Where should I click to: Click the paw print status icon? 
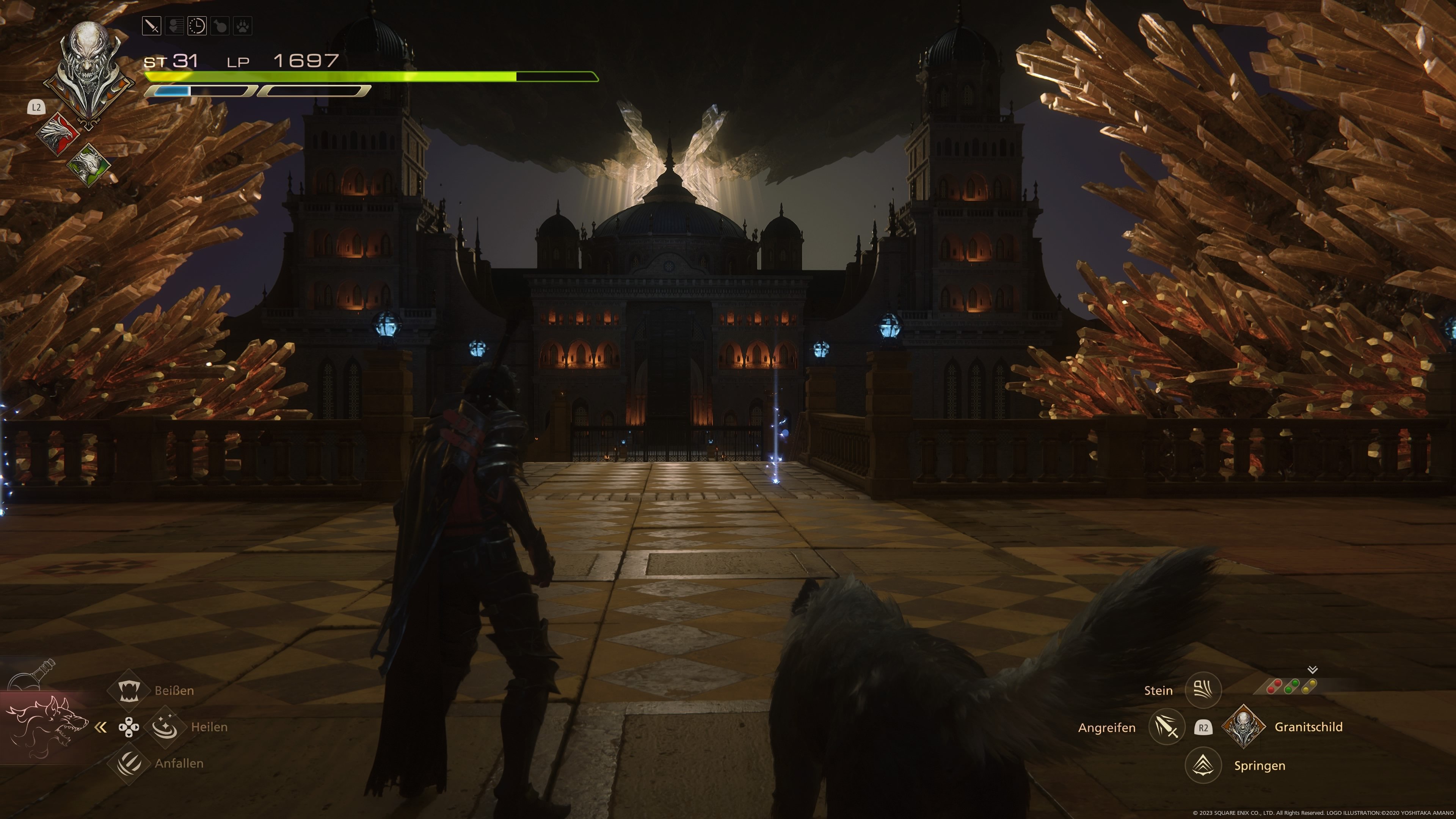pyautogui.click(x=243, y=26)
